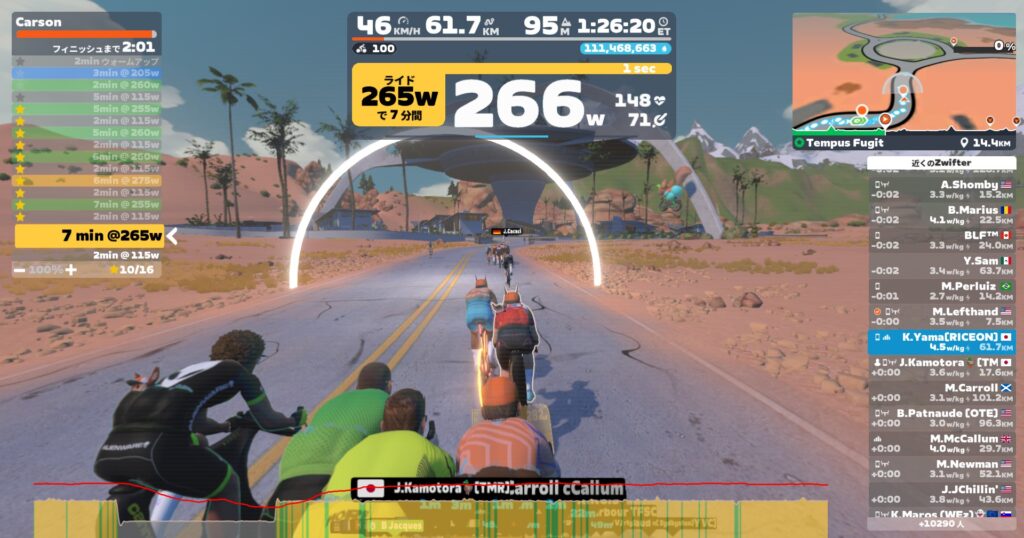Select rider B.Marius in the nearby list
Viewport: 1024px width, 538px height.
pos(941,214)
